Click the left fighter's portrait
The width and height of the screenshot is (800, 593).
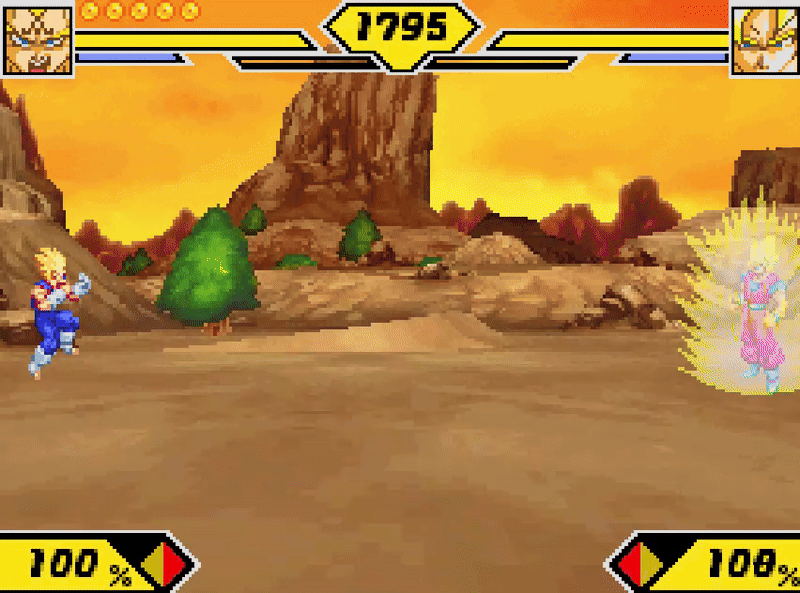(x=38, y=40)
